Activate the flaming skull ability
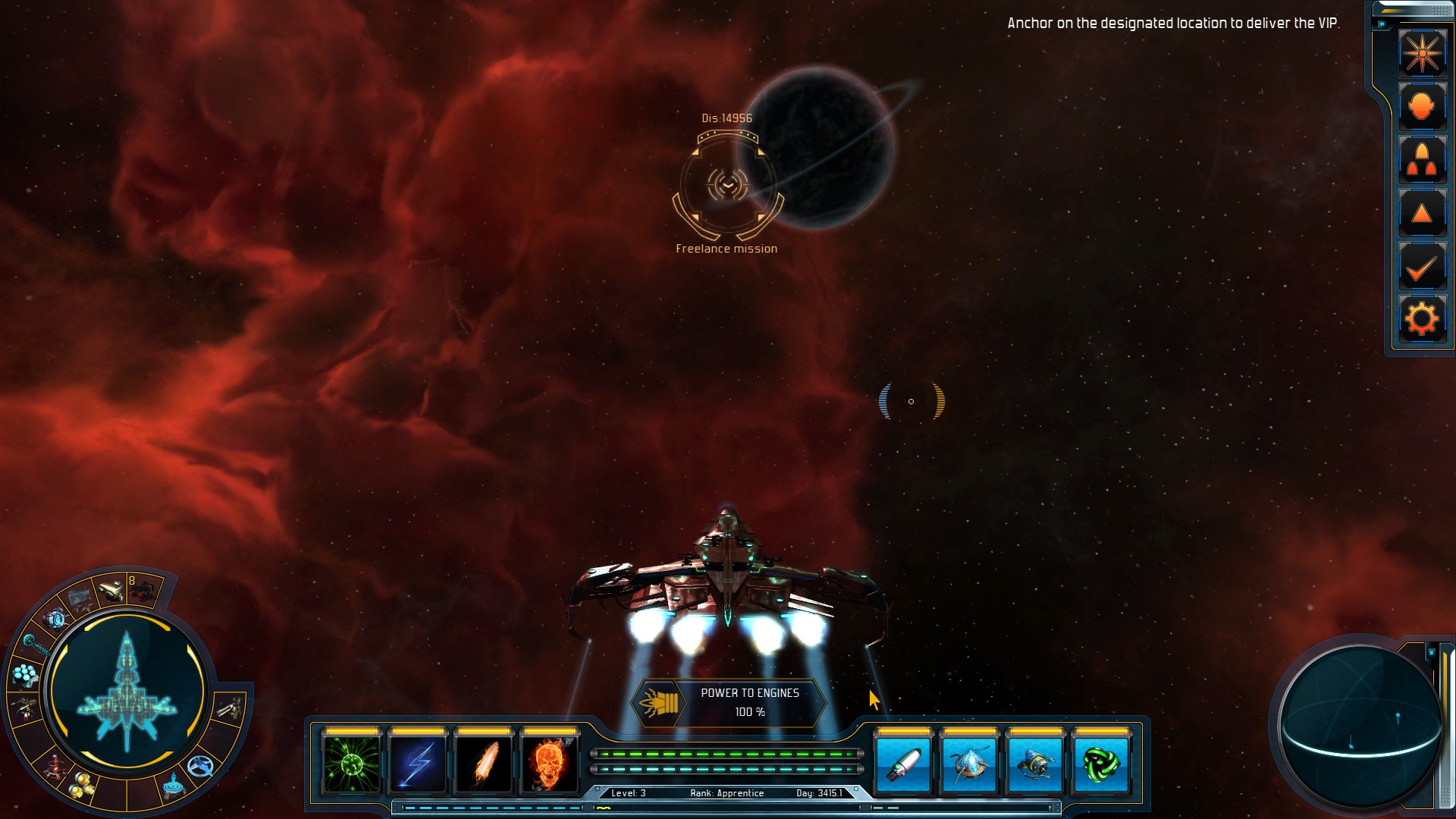This screenshot has width=1456, height=819. (x=550, y=764)
